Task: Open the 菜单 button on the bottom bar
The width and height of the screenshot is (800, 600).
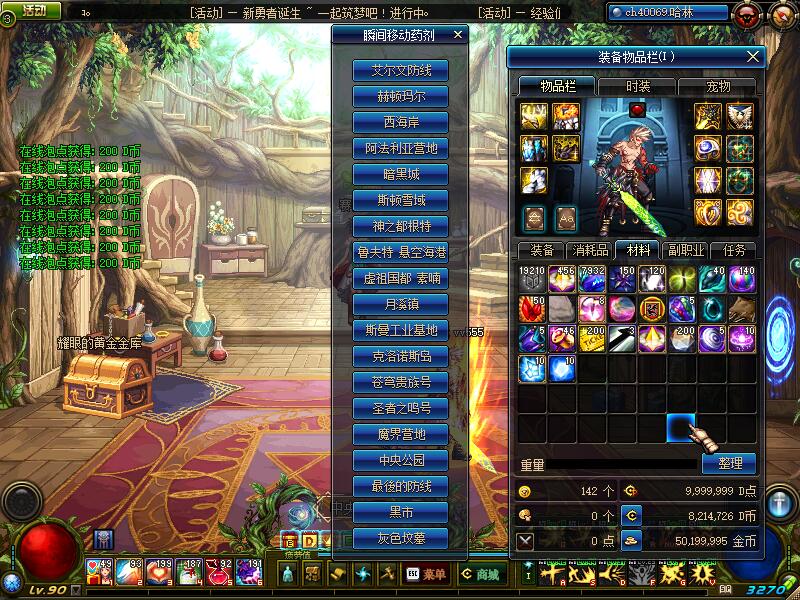Action: pos(426,574)
